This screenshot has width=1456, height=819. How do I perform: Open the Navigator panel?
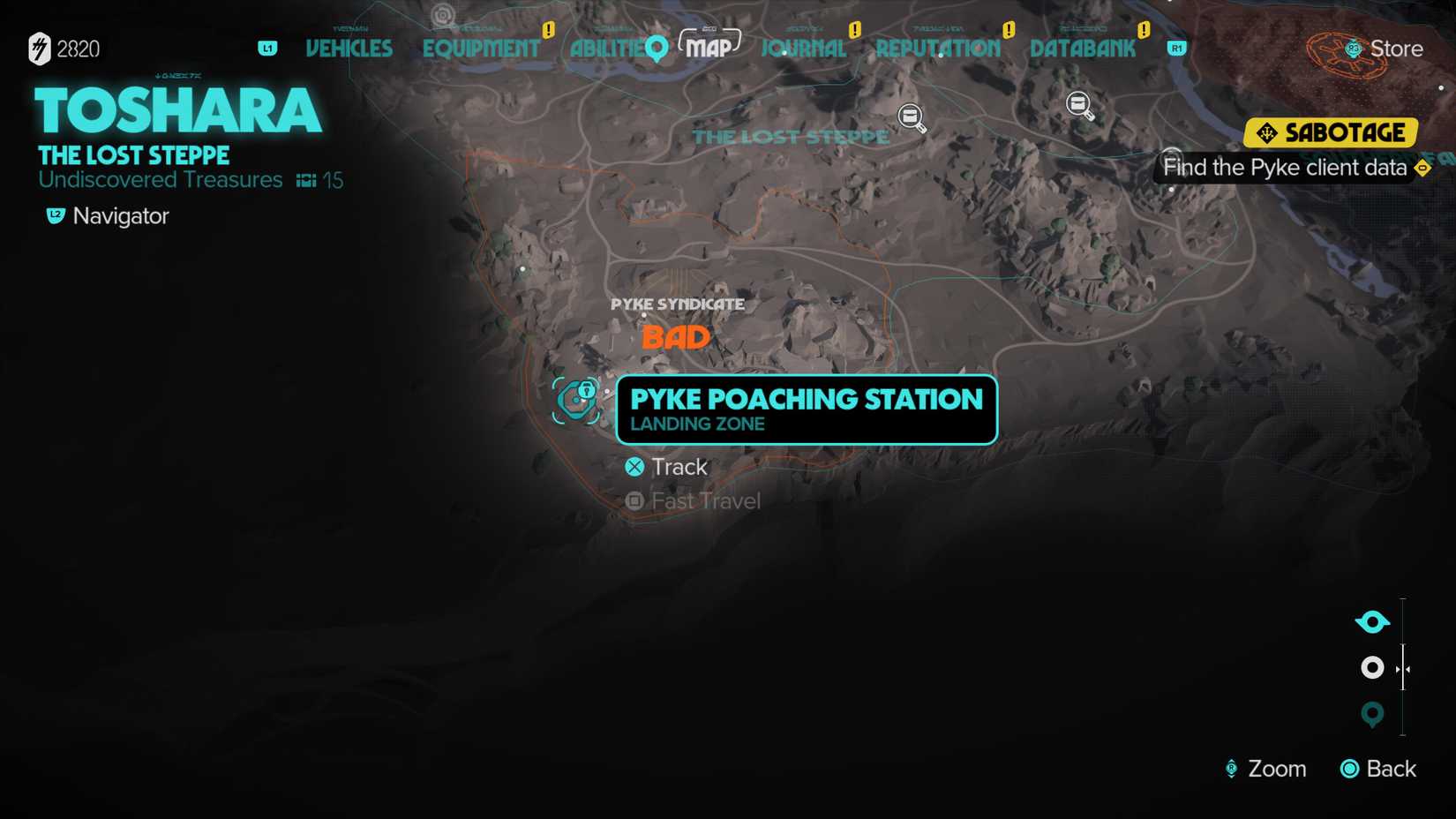[x=108, y=216]
